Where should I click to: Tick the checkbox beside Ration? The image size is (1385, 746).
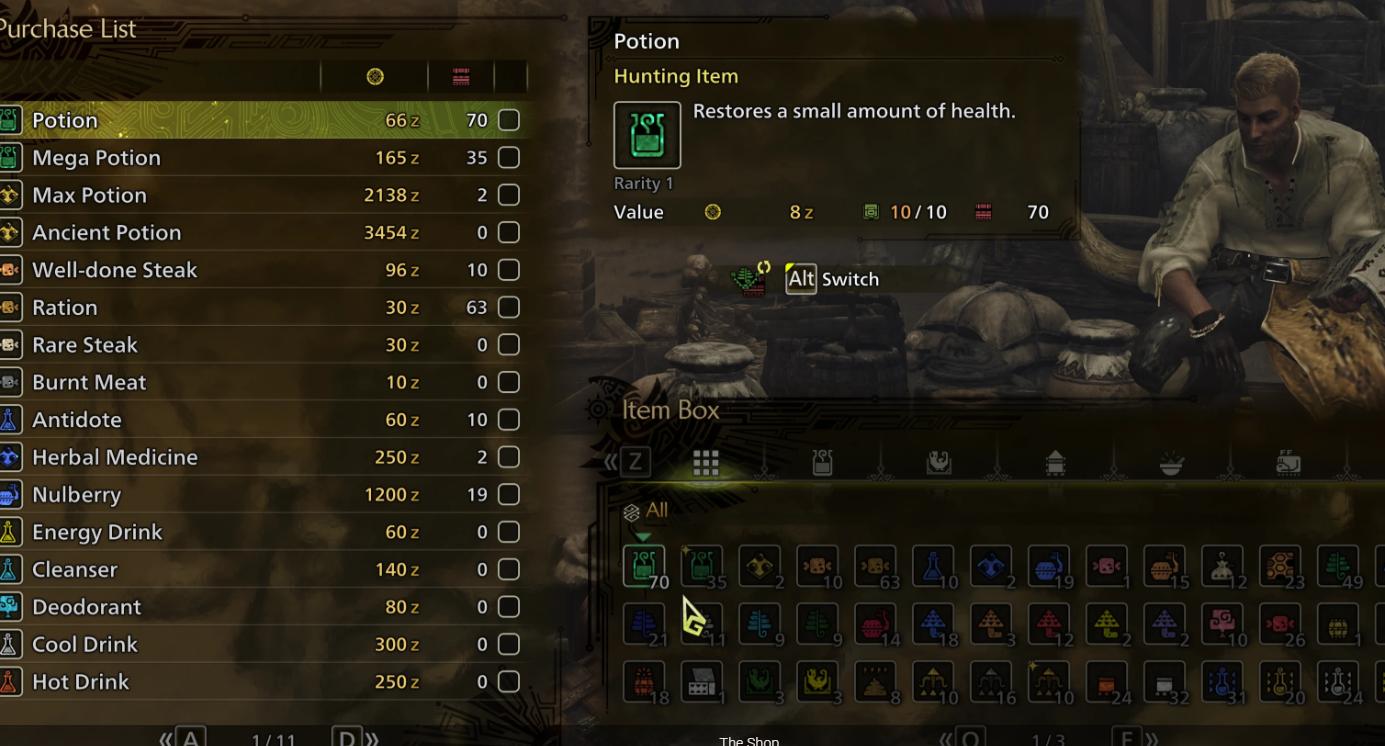[509, 307]
